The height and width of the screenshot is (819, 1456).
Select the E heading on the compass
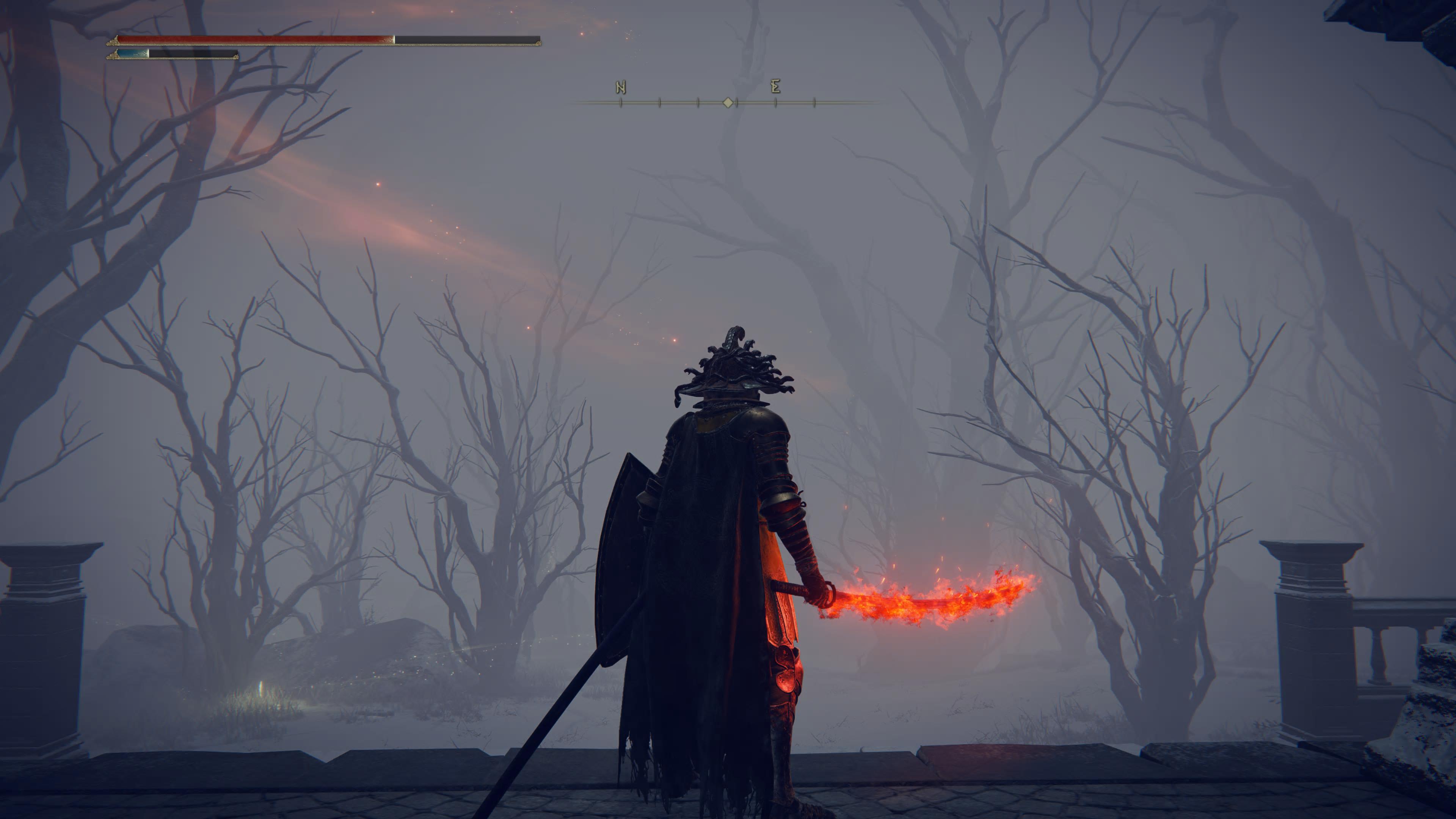(775, 86)
